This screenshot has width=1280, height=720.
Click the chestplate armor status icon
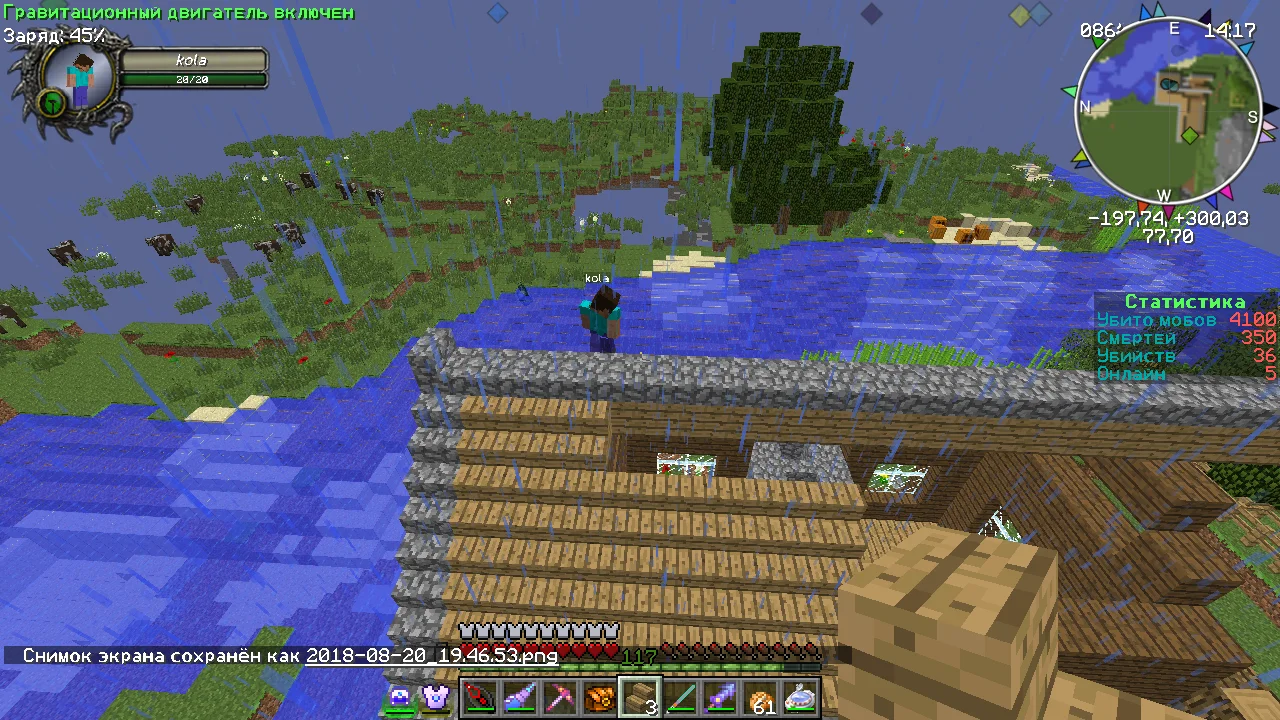pos(435,697)
